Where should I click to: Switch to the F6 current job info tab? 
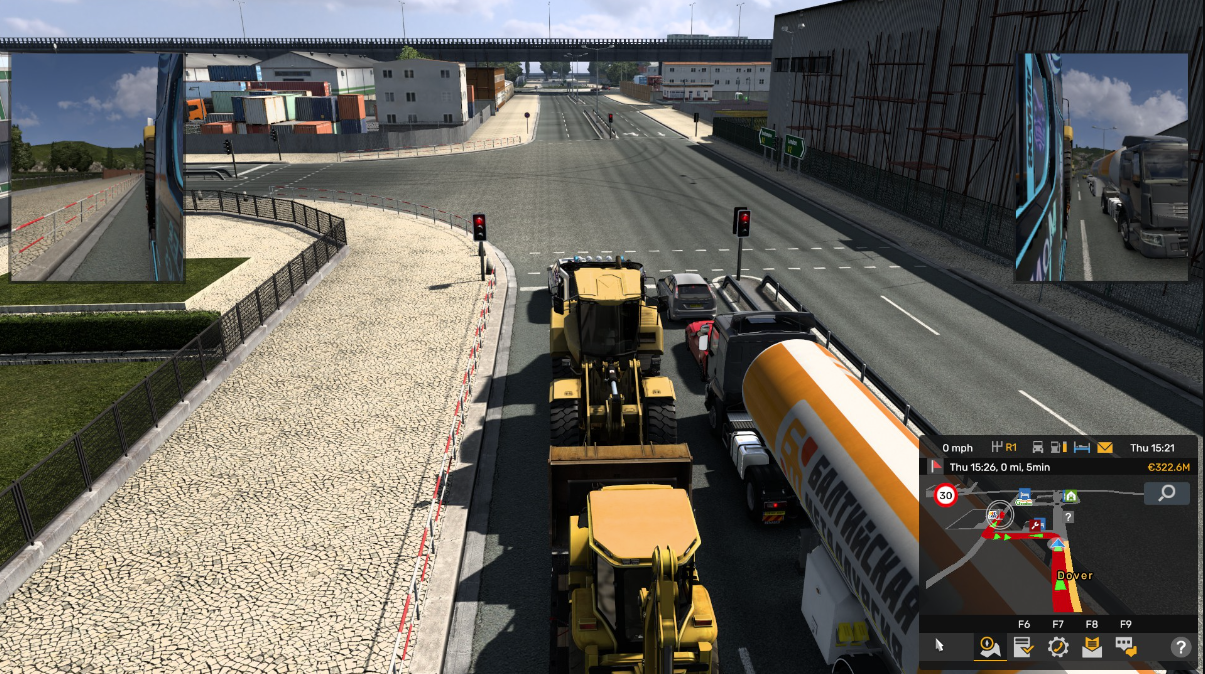pos(1024,647)
